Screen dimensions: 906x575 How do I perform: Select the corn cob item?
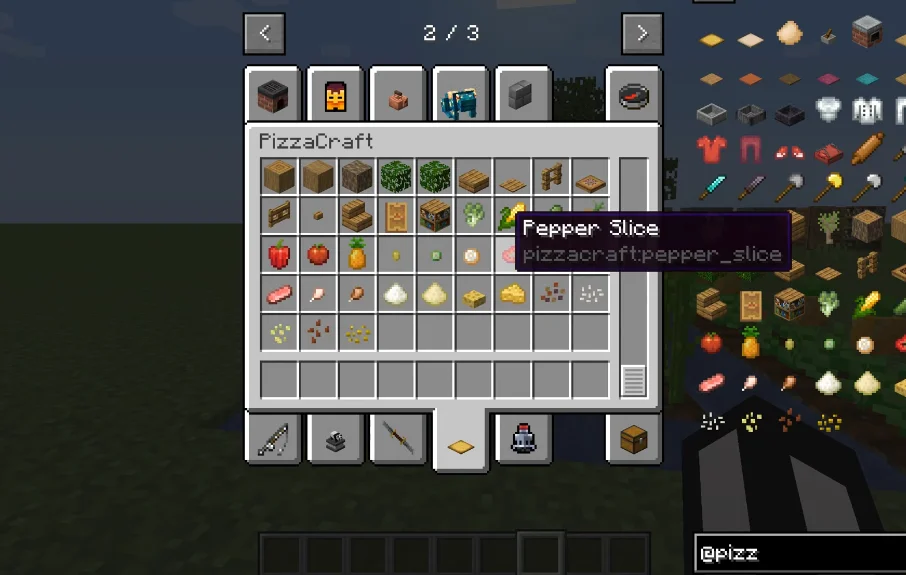pos(513,214)
